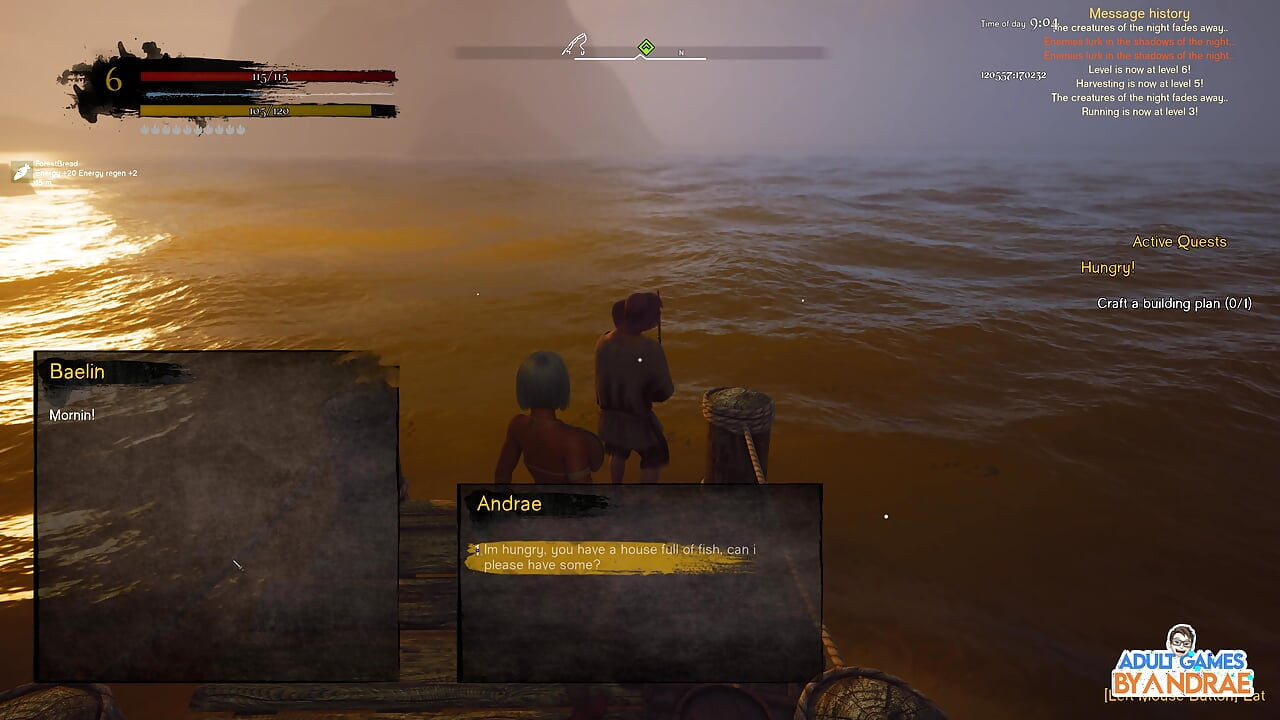Click the Active Quests header
This screenshot has width=1280, height=720.
[1180, 241]
